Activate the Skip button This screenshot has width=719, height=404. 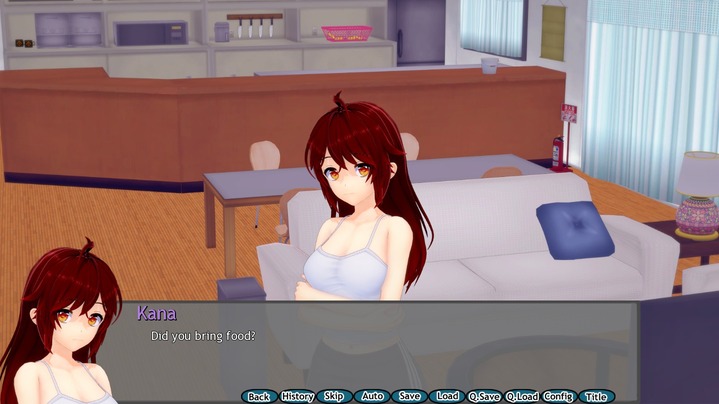334,396
